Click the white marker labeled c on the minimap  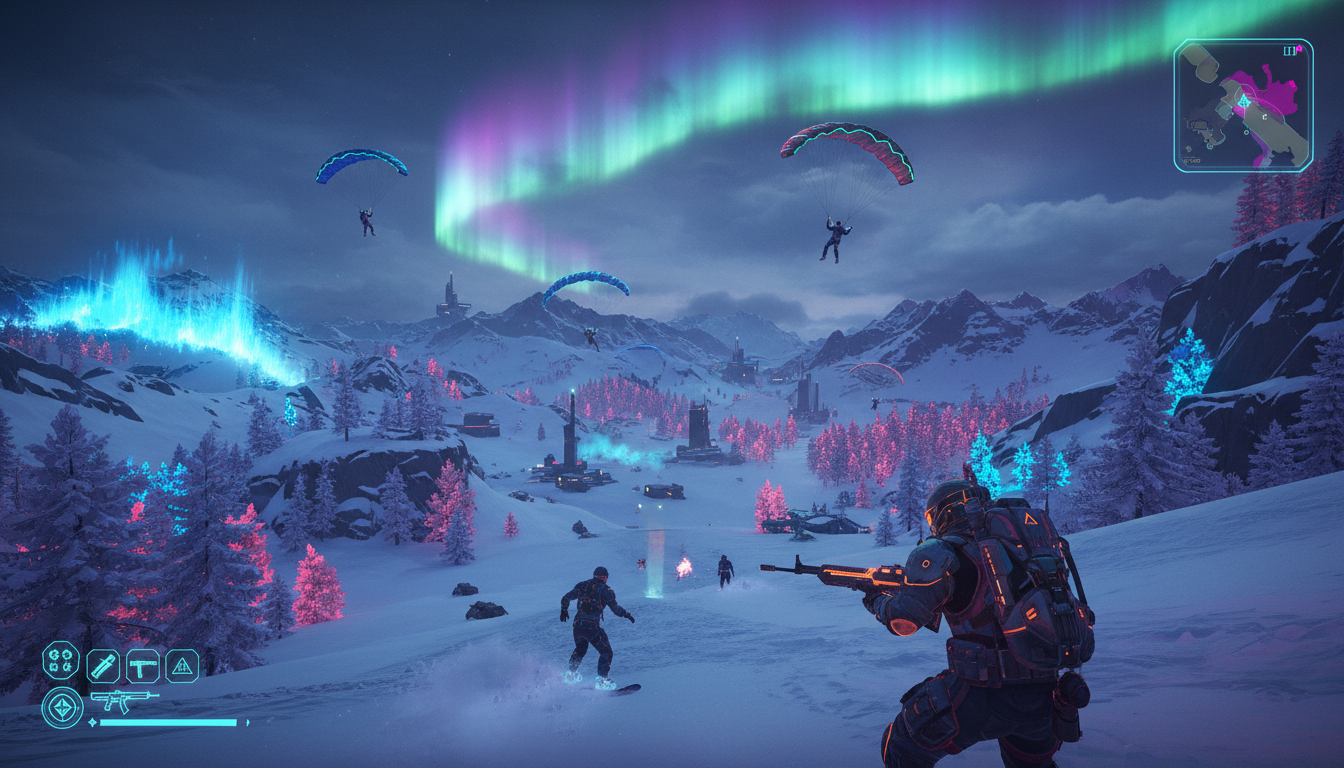pyautogui.click(x=1264, y=116)
